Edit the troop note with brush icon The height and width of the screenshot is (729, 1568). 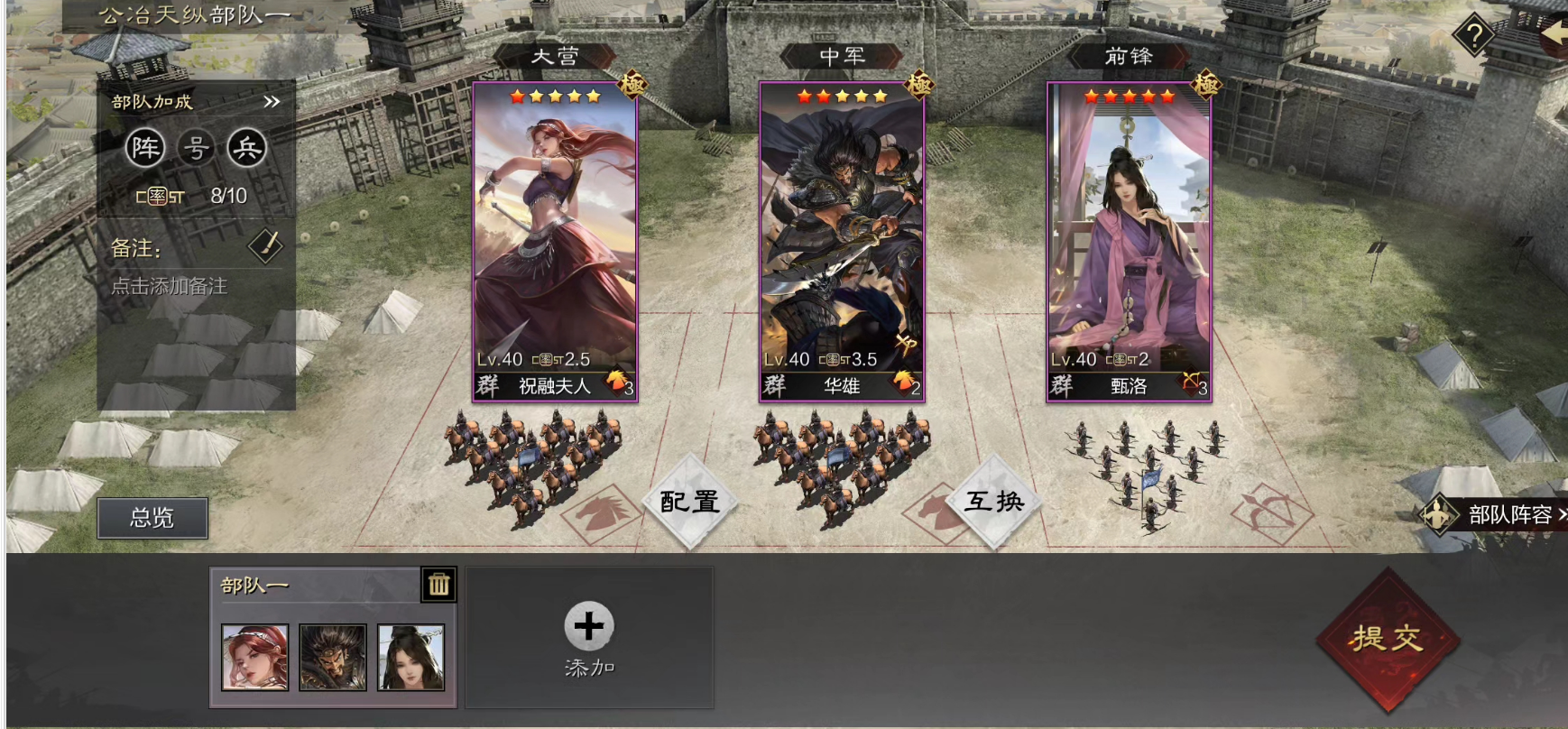click(x=265, y=246)
